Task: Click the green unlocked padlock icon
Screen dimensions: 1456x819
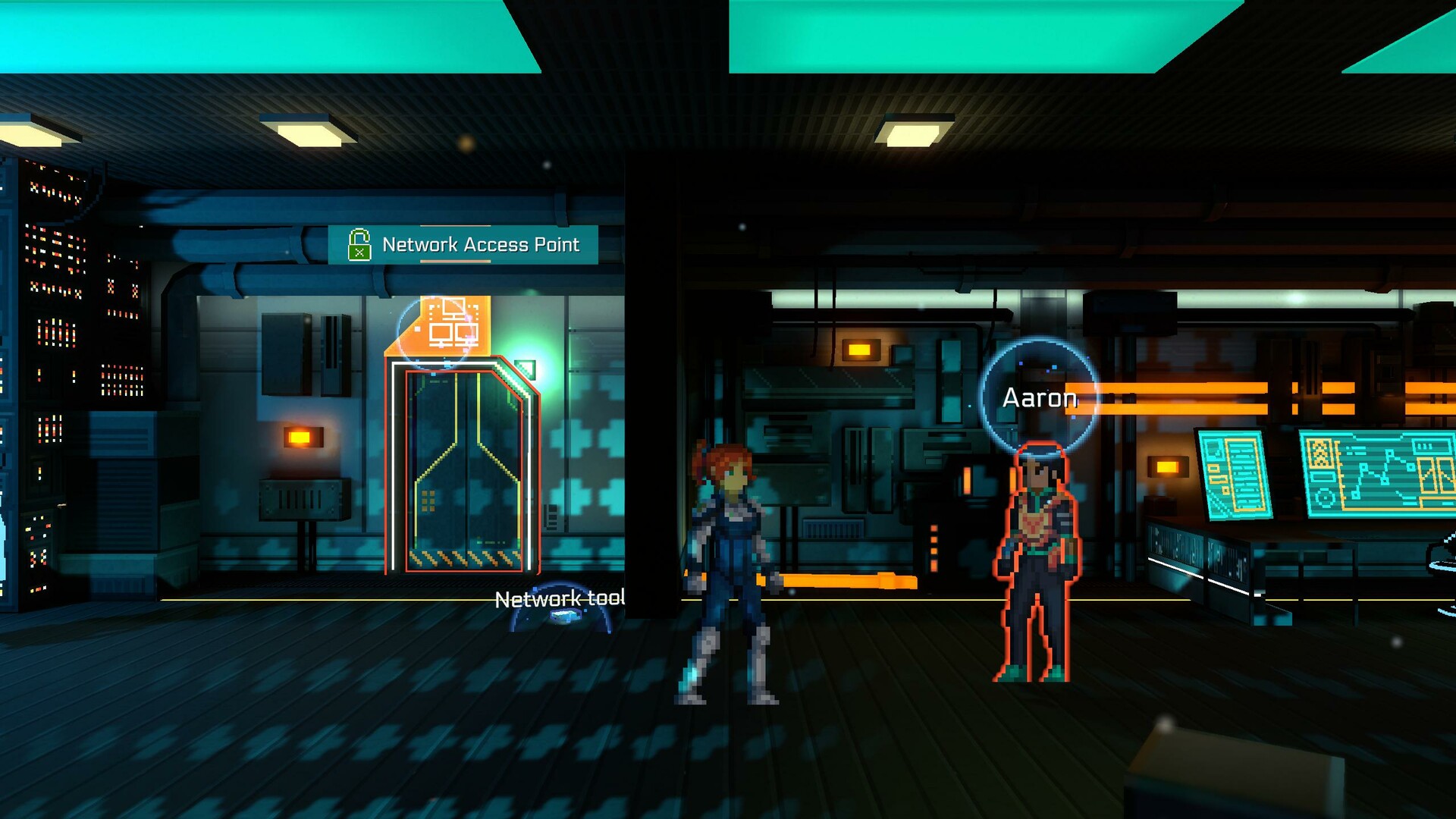Action: click(x=359, y=243)
